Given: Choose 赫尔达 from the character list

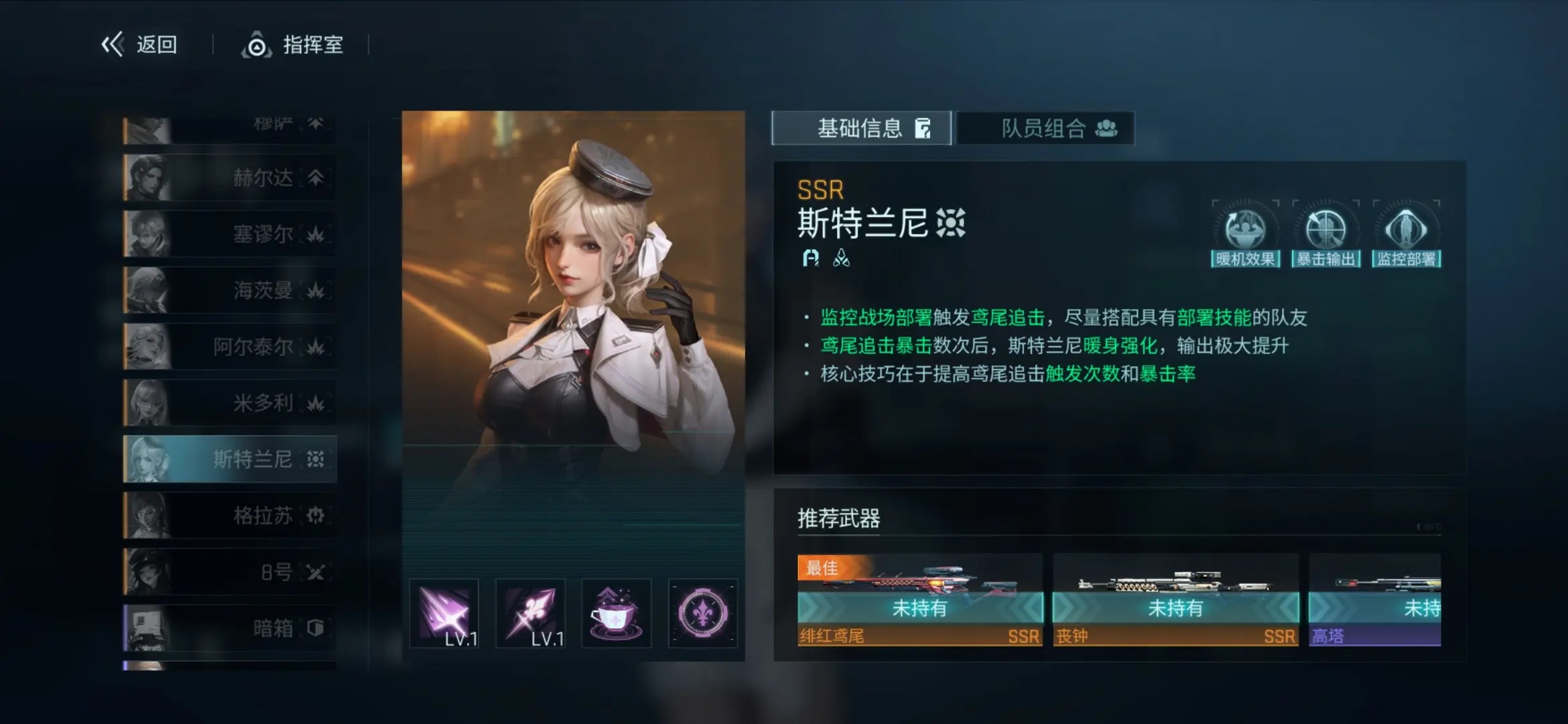Looking at the screenshot, I should (x=230, y=178).
